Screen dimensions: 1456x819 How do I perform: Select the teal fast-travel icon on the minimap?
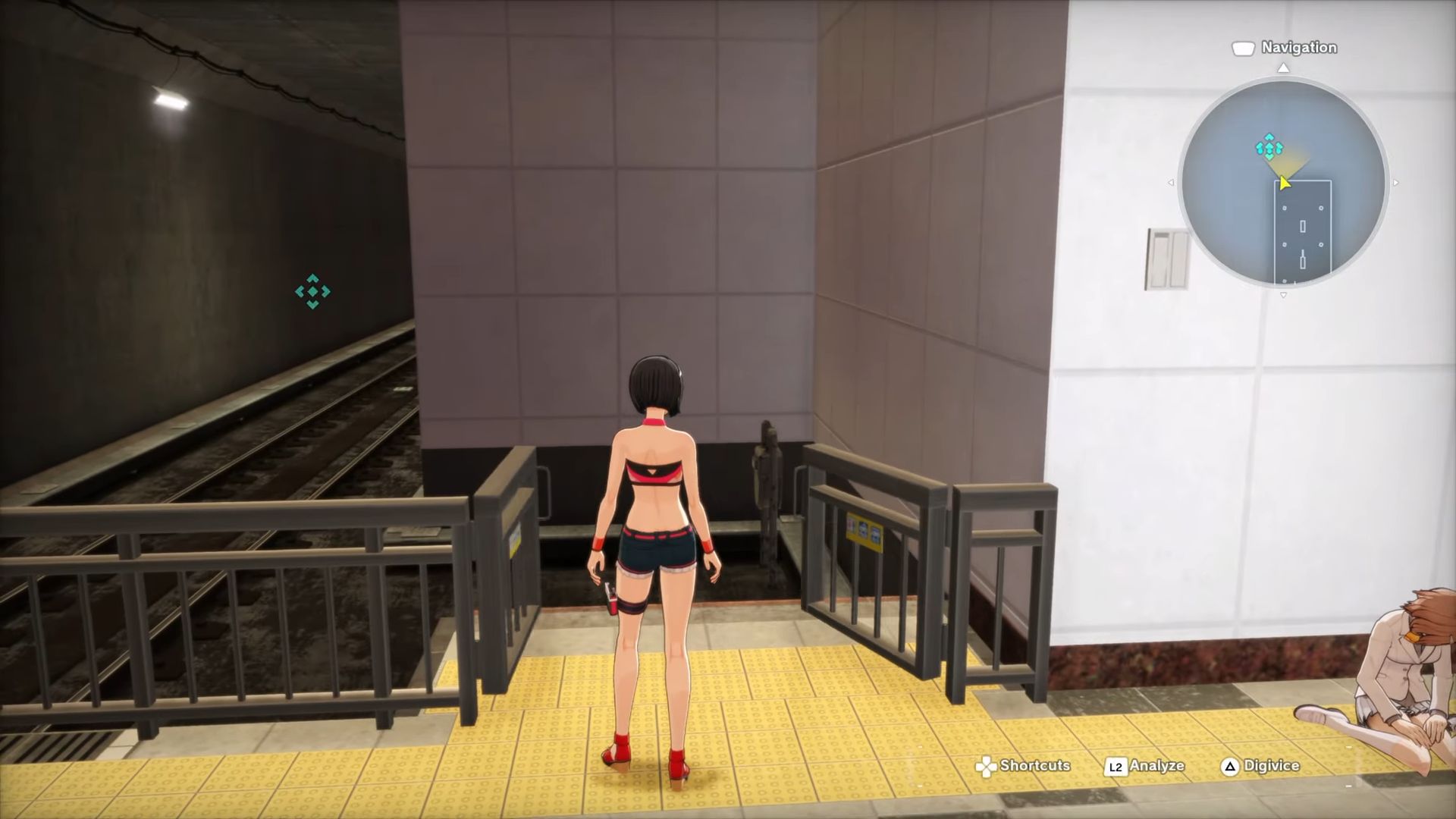coord(1269,146)
